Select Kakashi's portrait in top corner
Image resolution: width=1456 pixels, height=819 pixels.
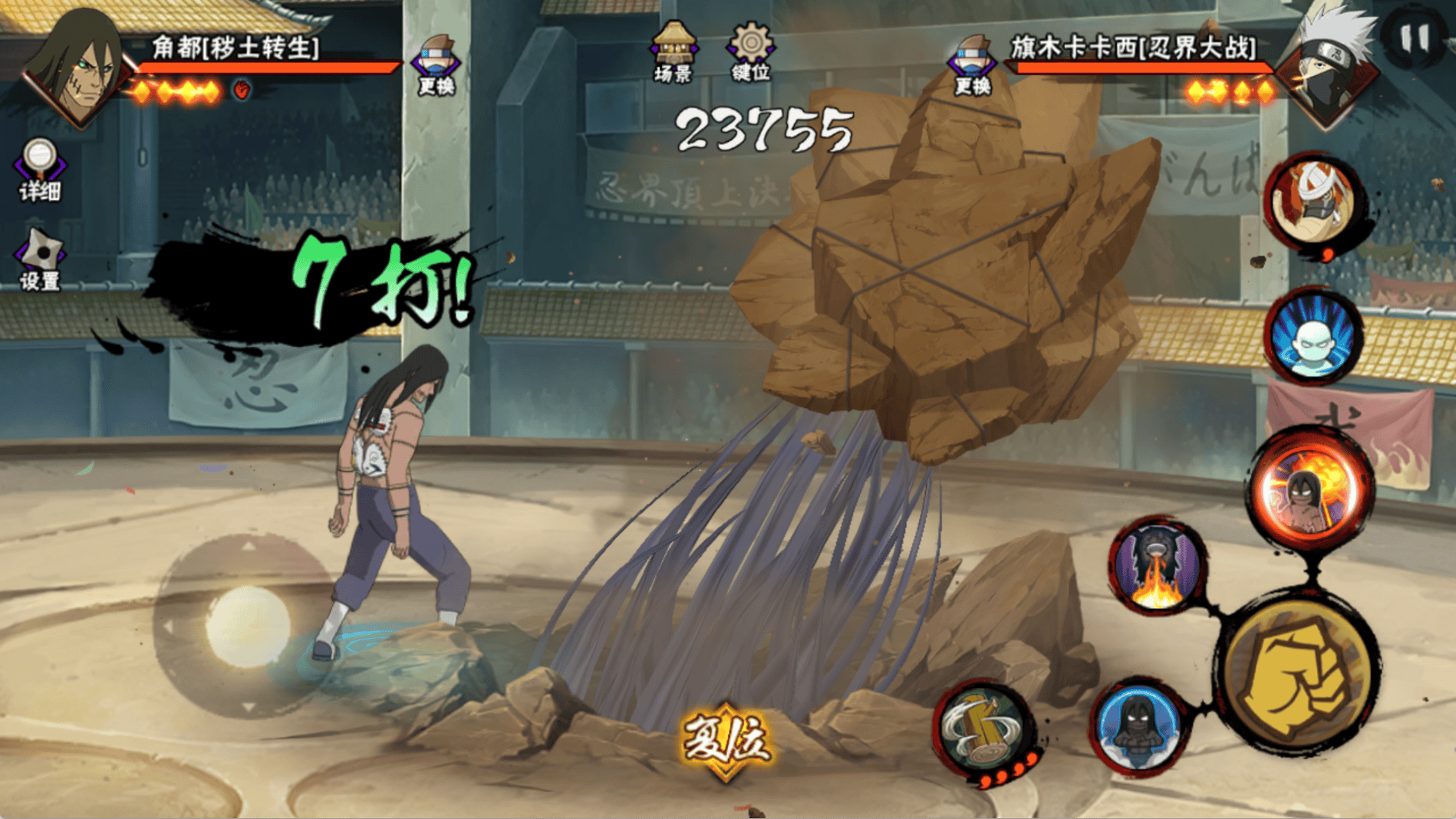[x=1333, y=69]
